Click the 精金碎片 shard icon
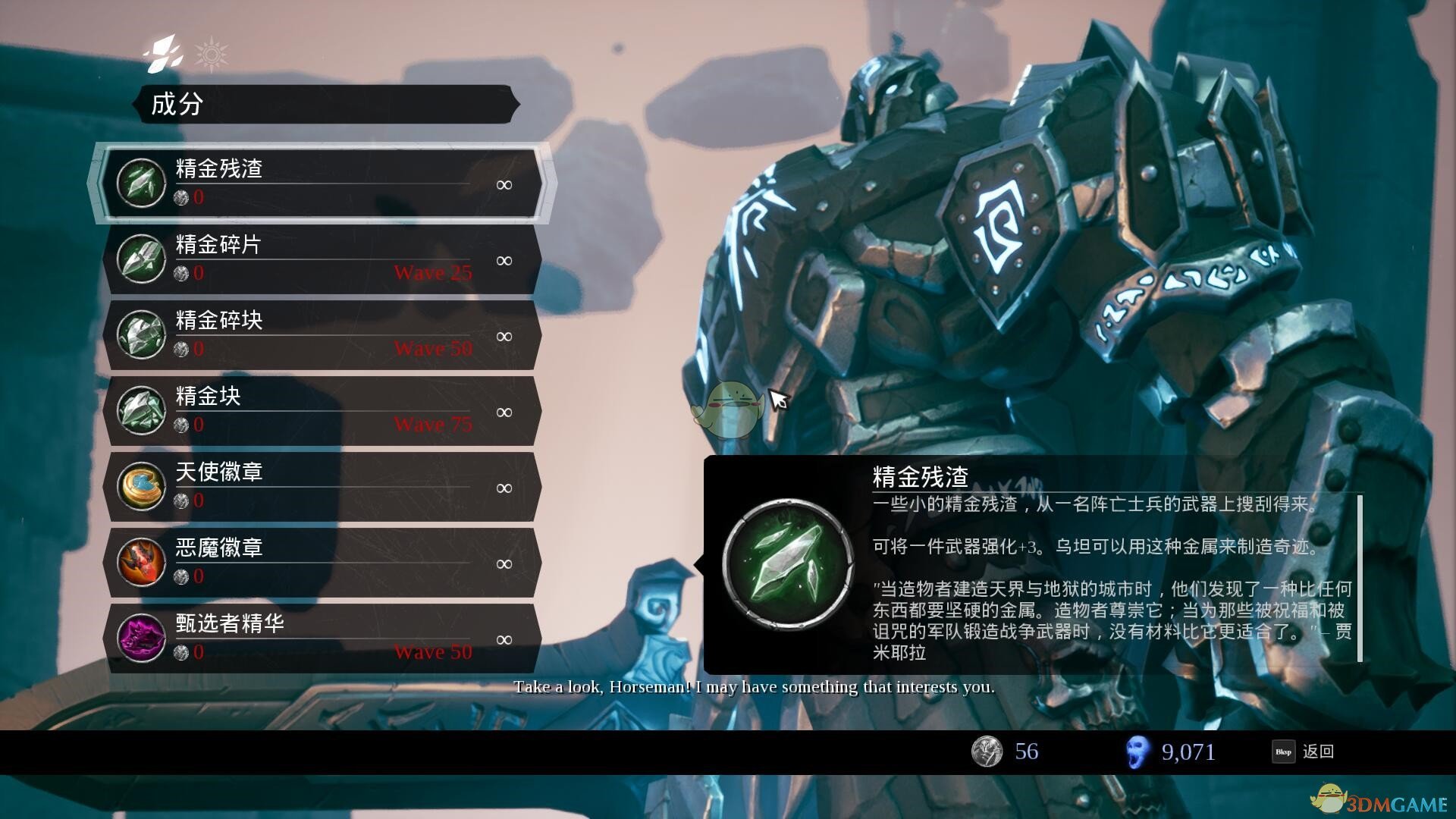This screenshot has width=1456, height=819. point(140,259)
